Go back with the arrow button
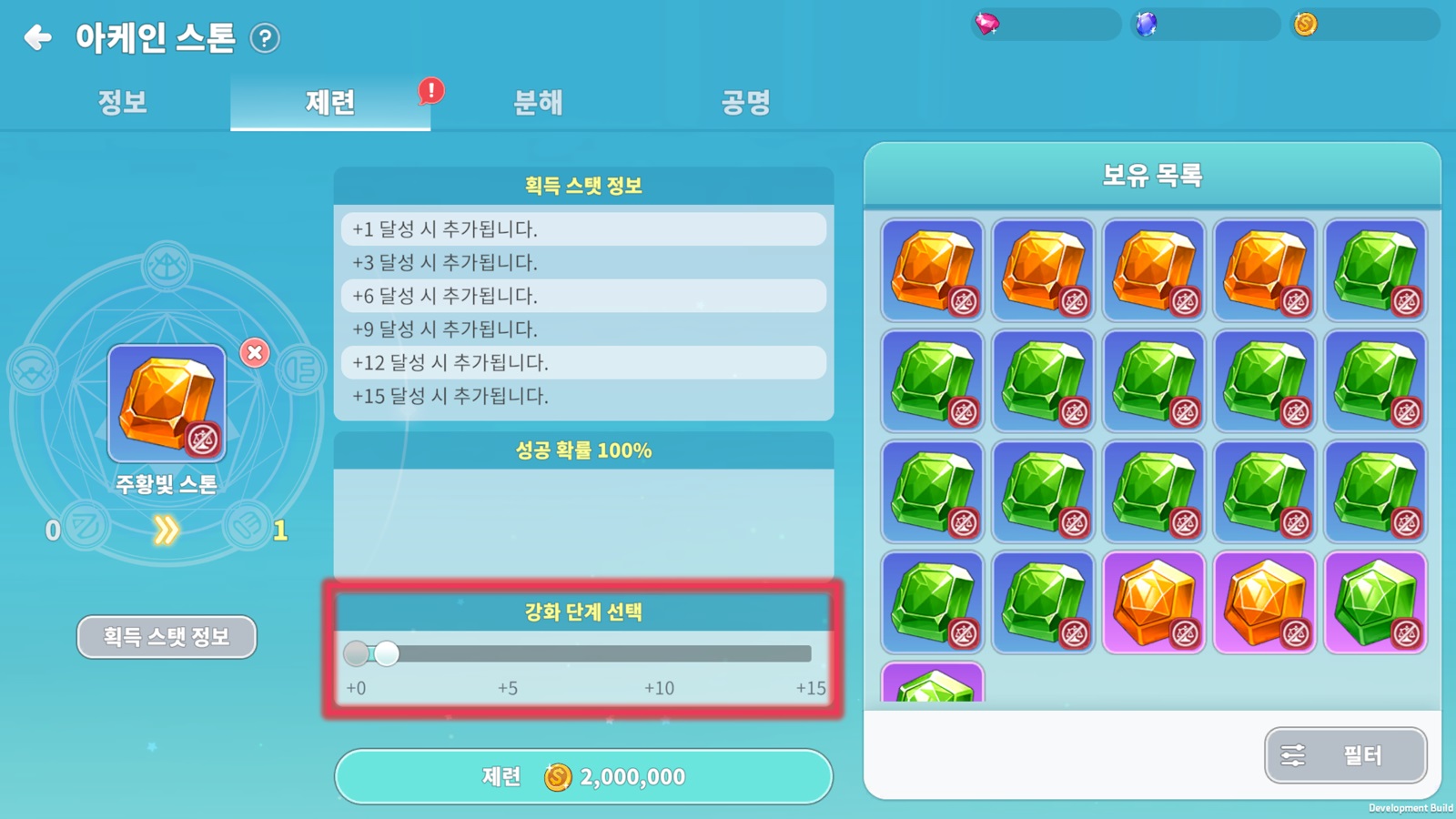Viewport: 1456px width, 819px height. [x=37, y=37]
